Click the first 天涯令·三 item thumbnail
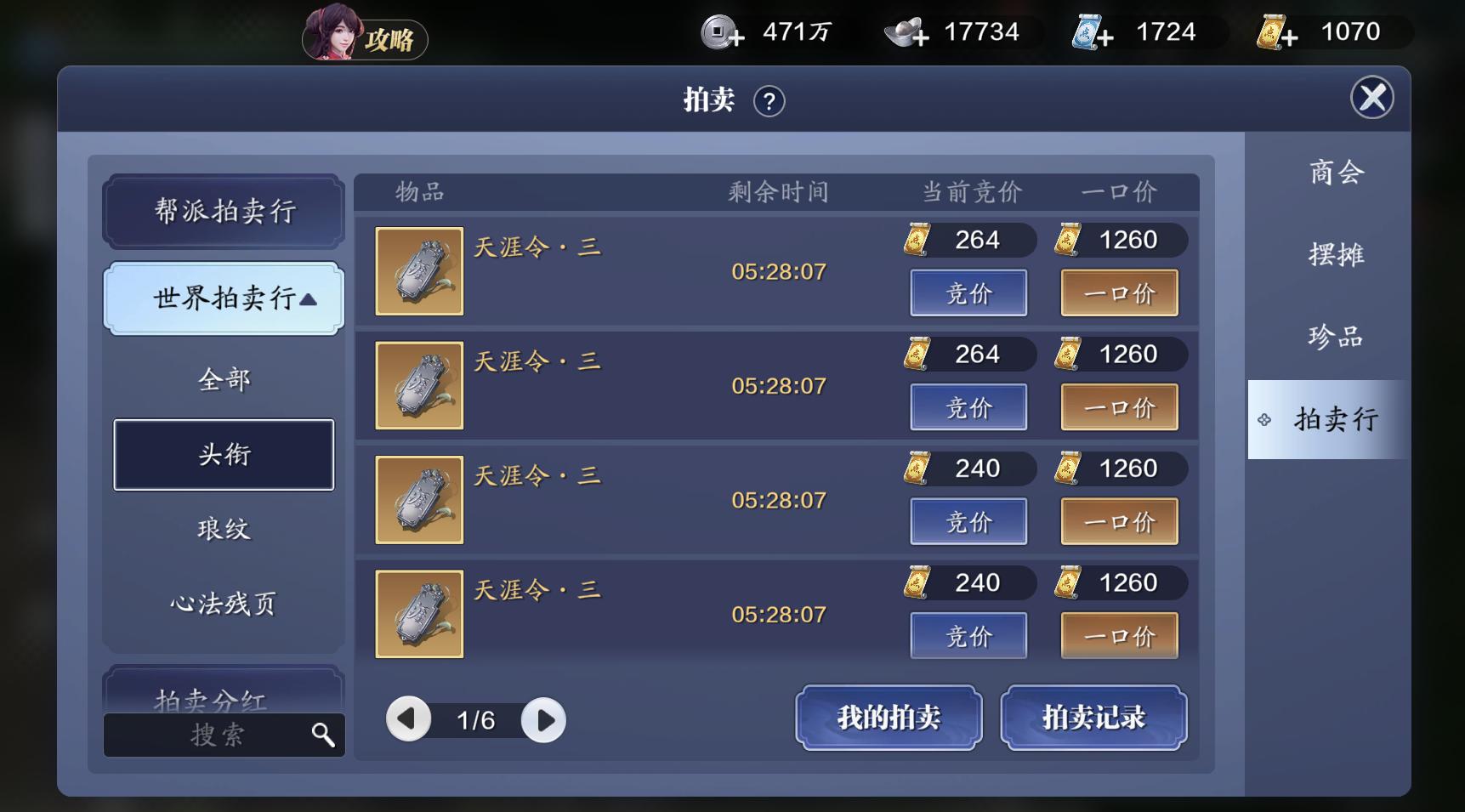Image resolution: width=1465 pixels, height=812 pixels. tap(418, 270)
